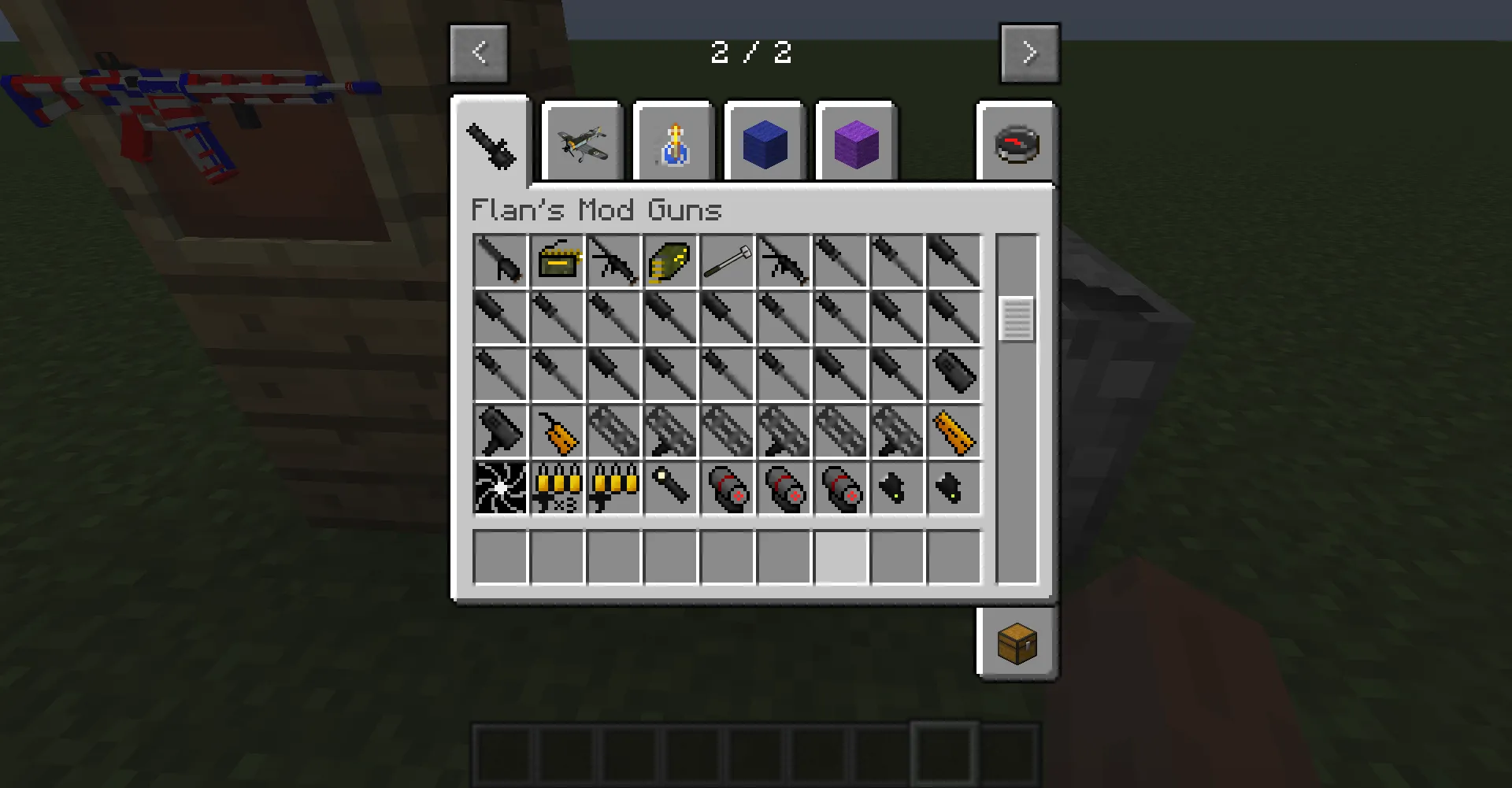Pick up a red-dot rocket launcher item
Image resolution: width=1512 pixels, height=788 pixels.
(726, 488)
